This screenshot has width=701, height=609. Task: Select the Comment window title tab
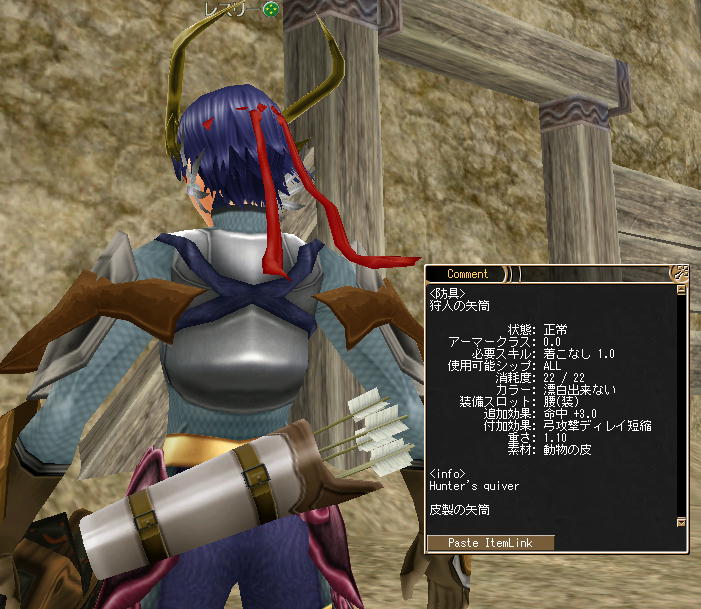[468, 274]
